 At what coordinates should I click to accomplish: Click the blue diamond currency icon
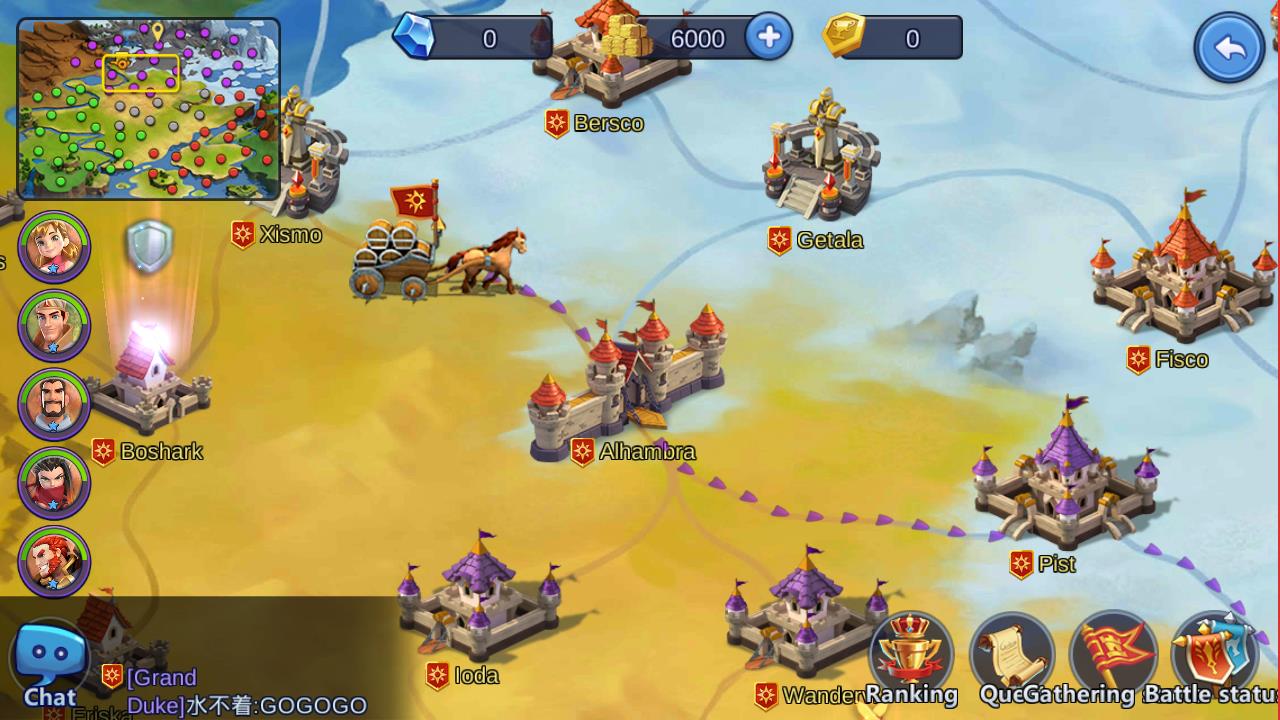pos(413,36)
